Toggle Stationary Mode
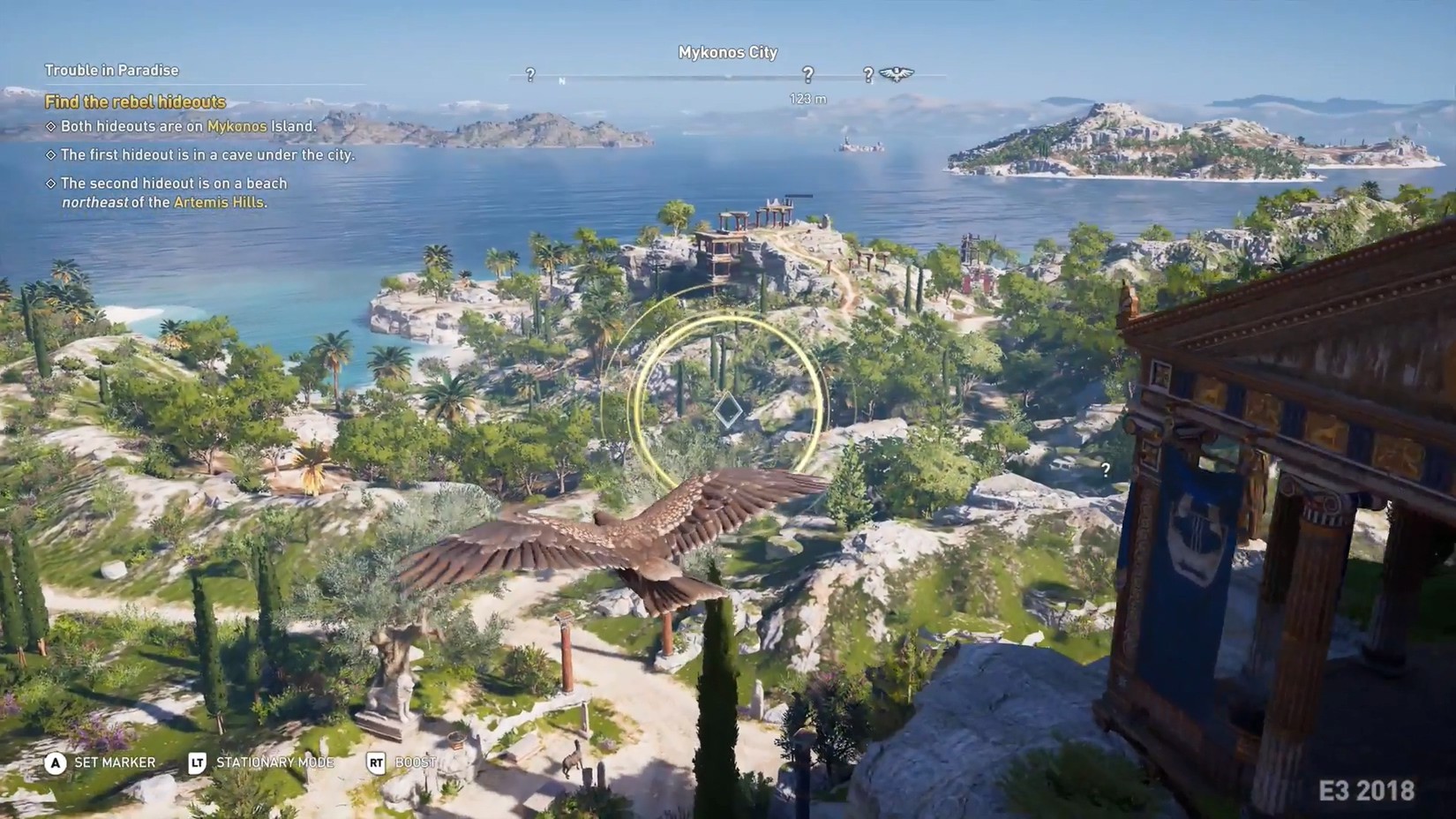The height and width of the screenshot is (819, 1456). [x=274, y=763]
